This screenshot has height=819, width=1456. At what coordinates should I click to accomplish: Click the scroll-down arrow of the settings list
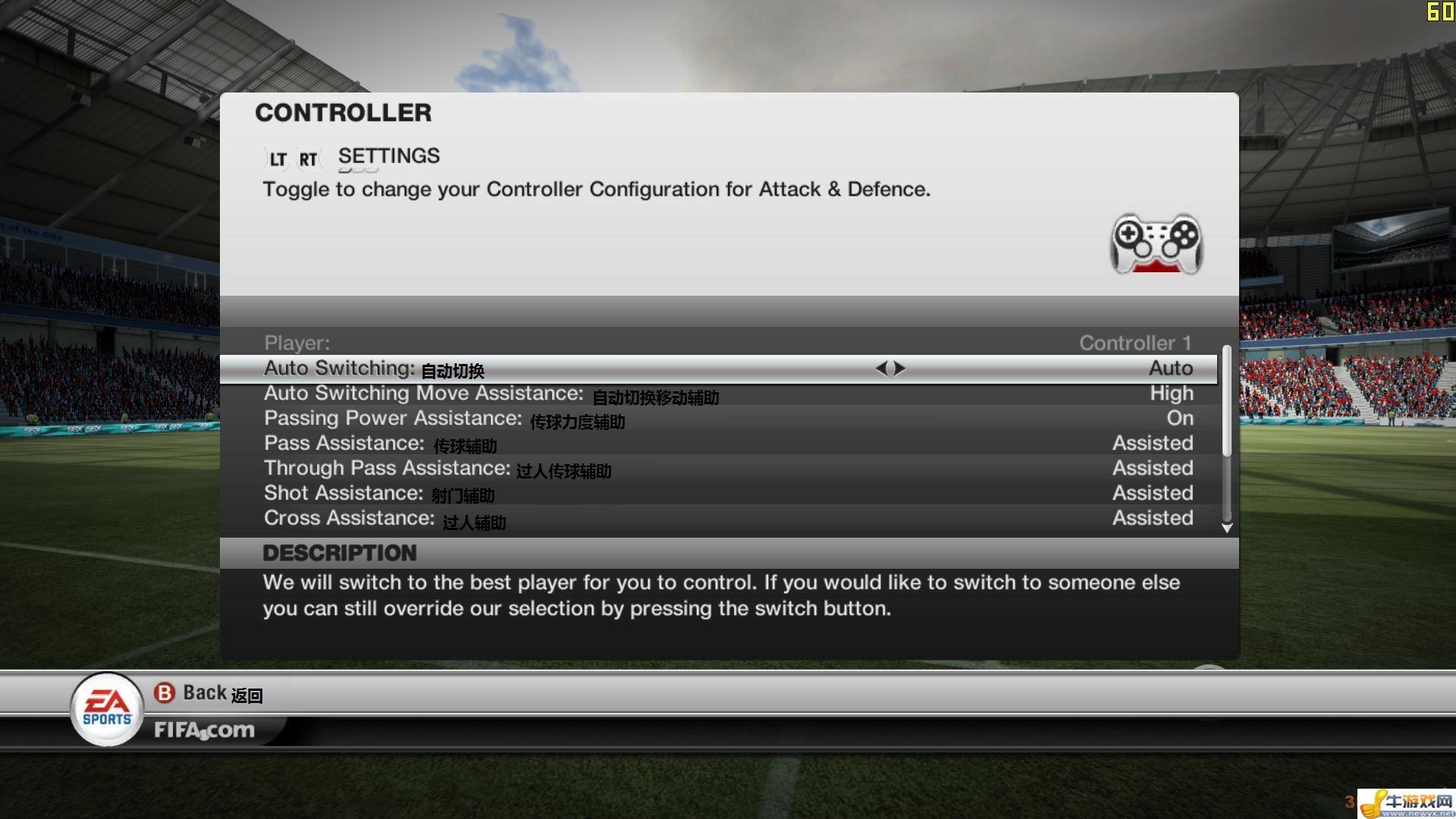point(1227,528)
